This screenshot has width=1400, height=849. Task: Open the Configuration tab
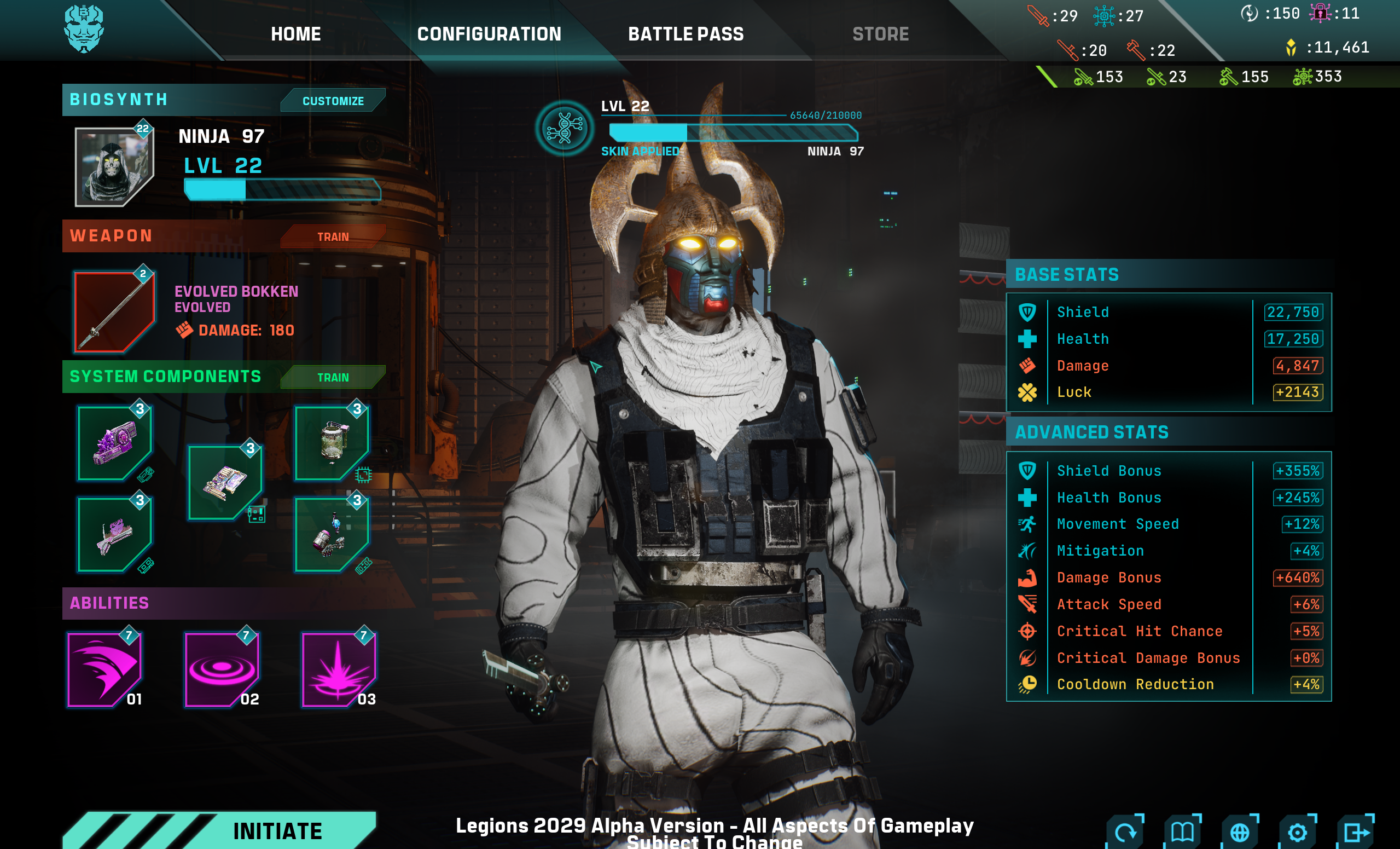(x=489, y=34)
